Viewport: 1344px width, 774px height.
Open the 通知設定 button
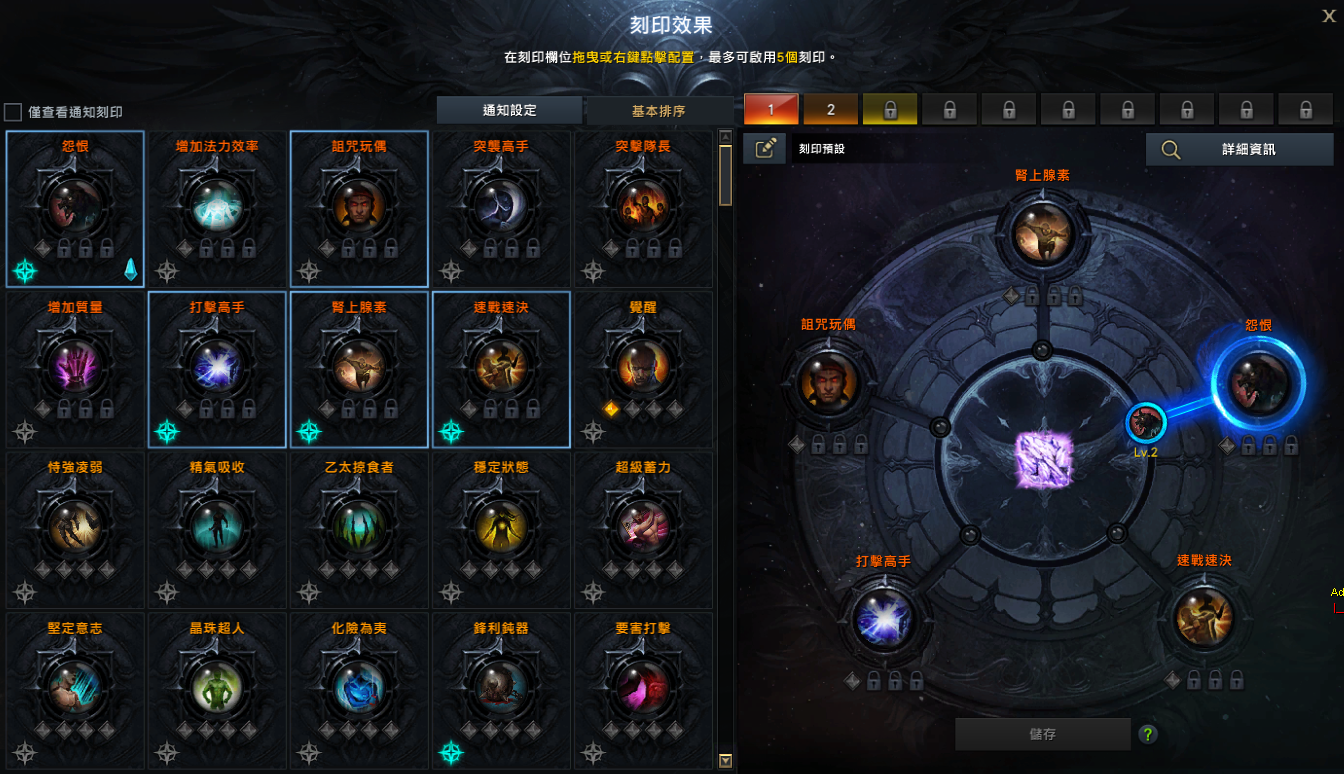(509, 110)
